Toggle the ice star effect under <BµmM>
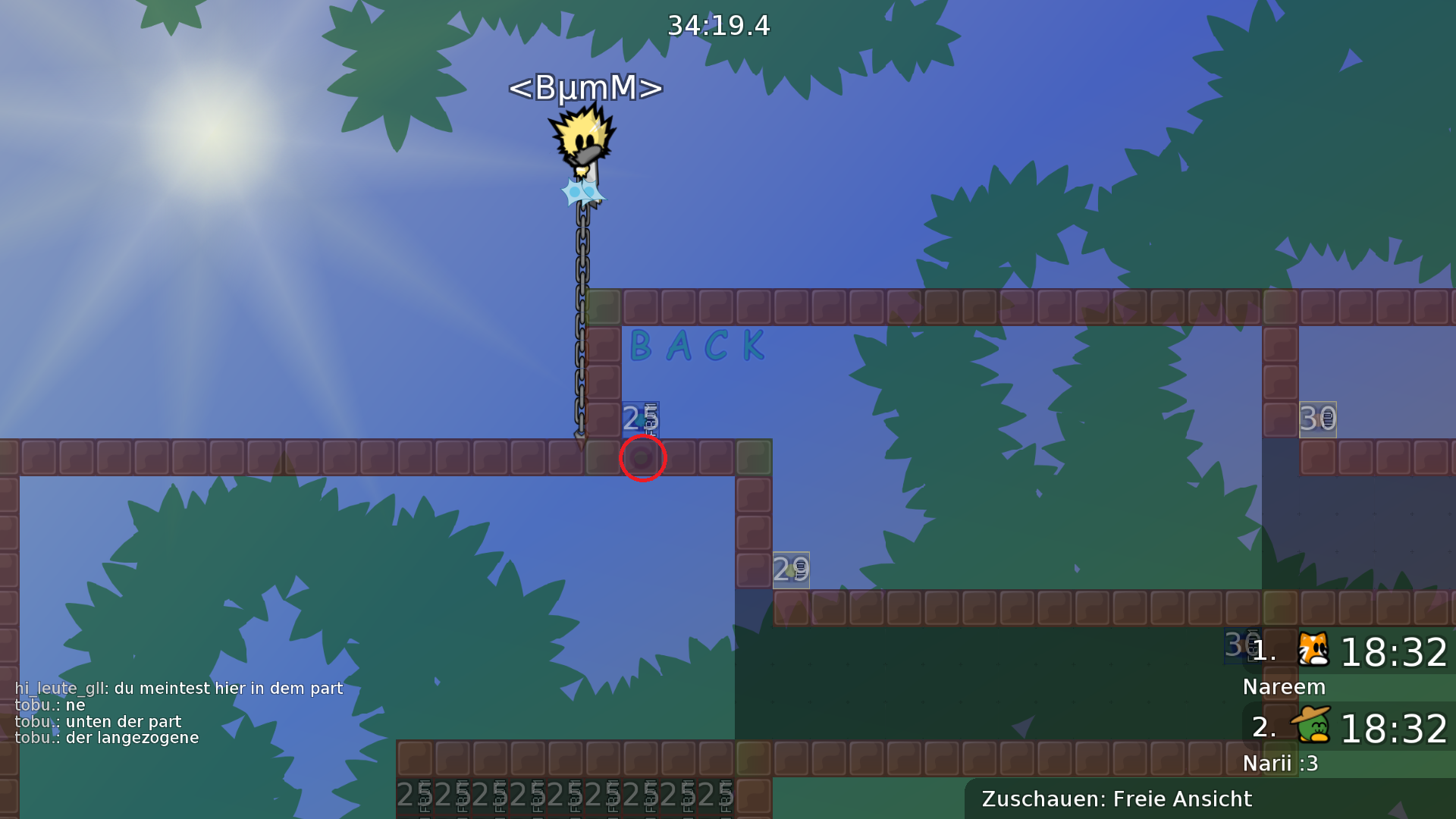The height and width of the screenshot is (819, 1456). coord(584,191)
